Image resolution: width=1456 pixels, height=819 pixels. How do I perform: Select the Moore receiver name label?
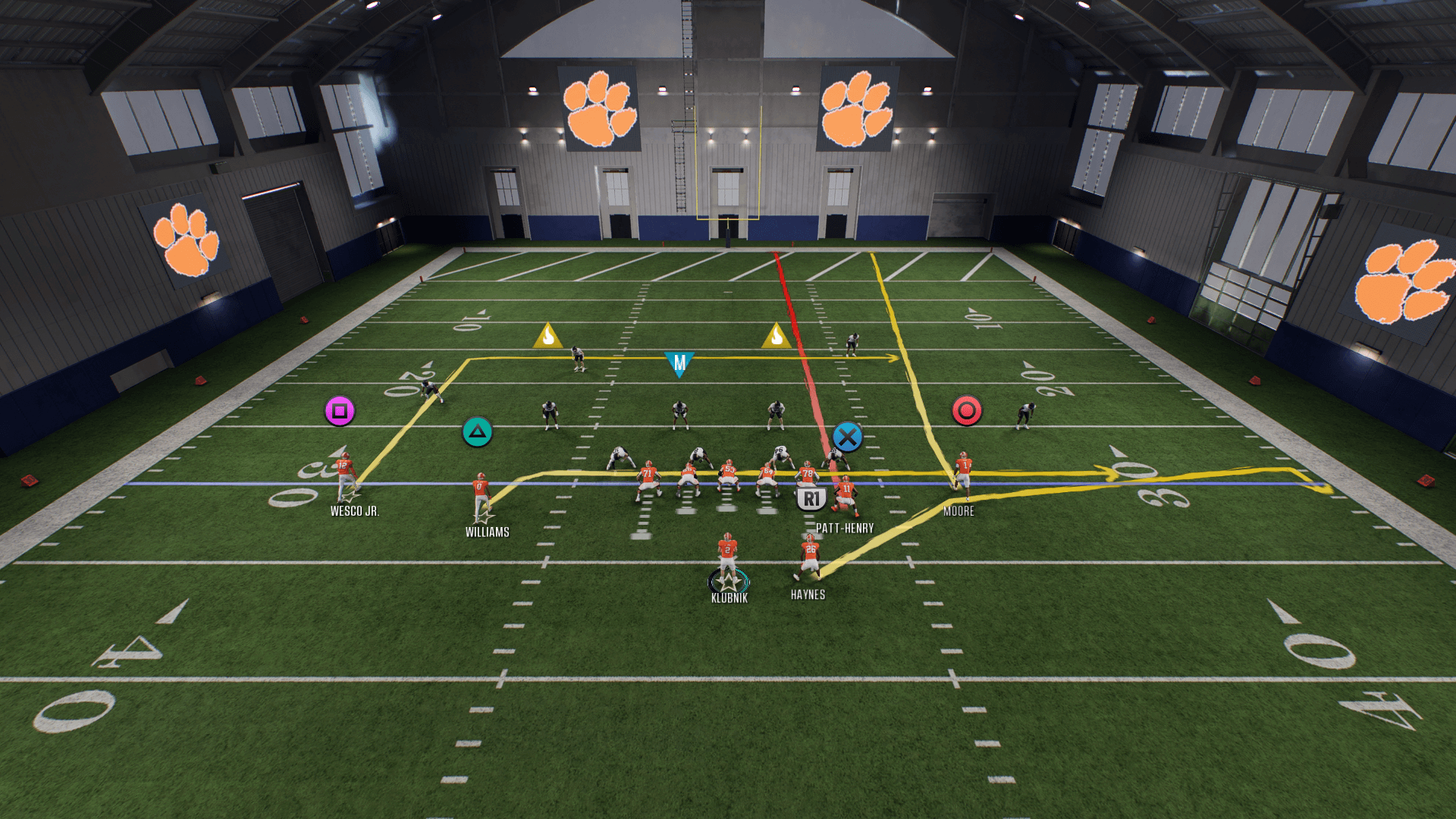click(x=959, y=511)
